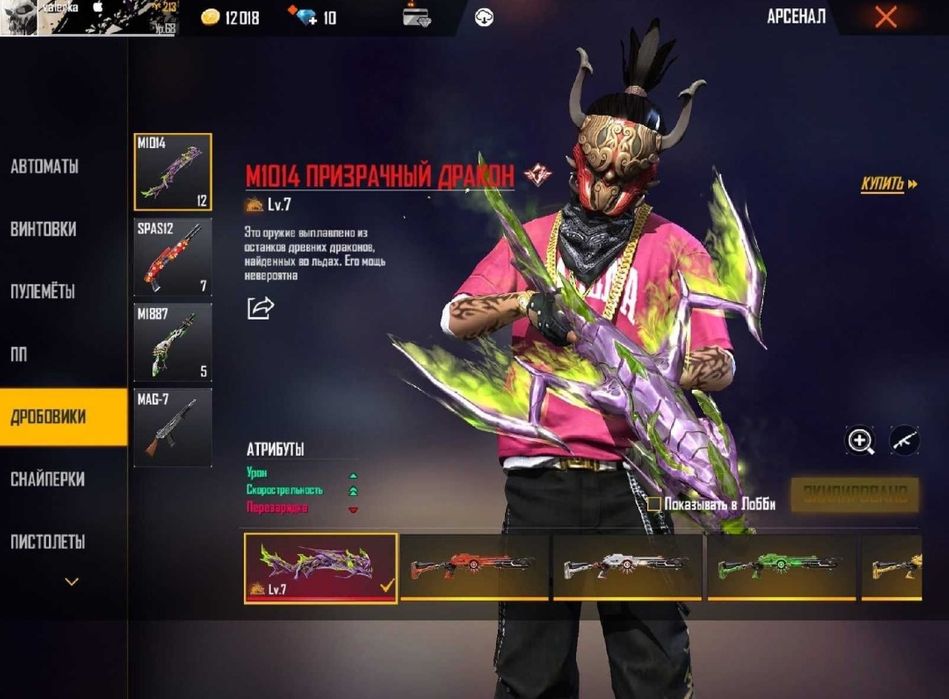Switch to the Снайперки category

click(x=48, y=480)
